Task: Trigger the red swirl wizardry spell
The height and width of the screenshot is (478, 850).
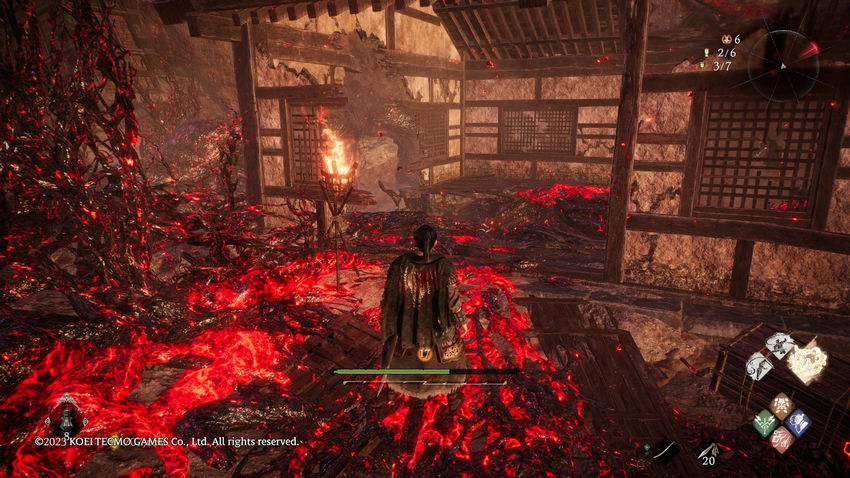Action: tap(781, 440)
